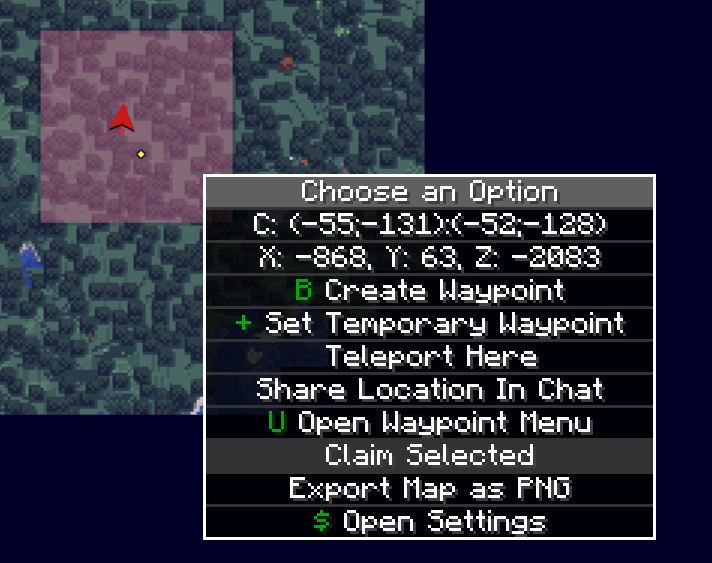Choose Create Waypoint option
Image resolution: width=712 pixels, height=563 pixels.
430,291
